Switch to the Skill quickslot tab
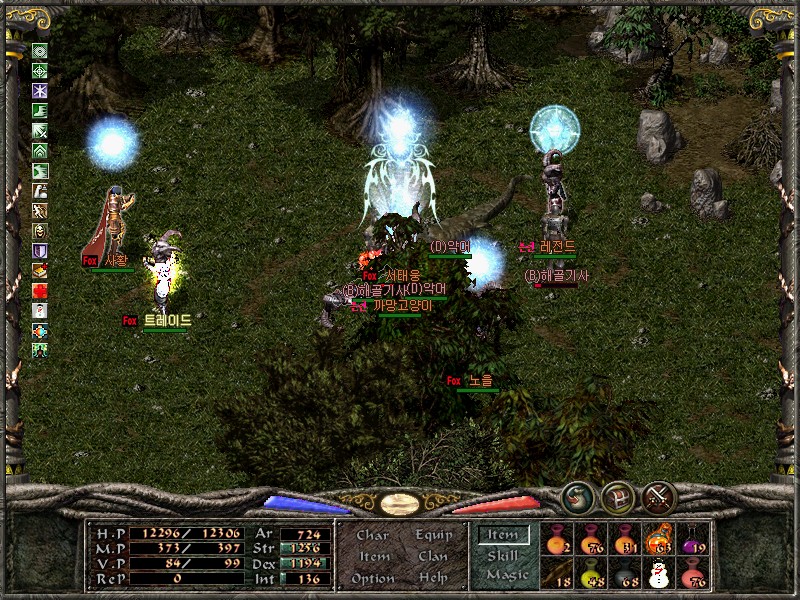The width and height of the screenshot is (800, 600). point(503,555)
